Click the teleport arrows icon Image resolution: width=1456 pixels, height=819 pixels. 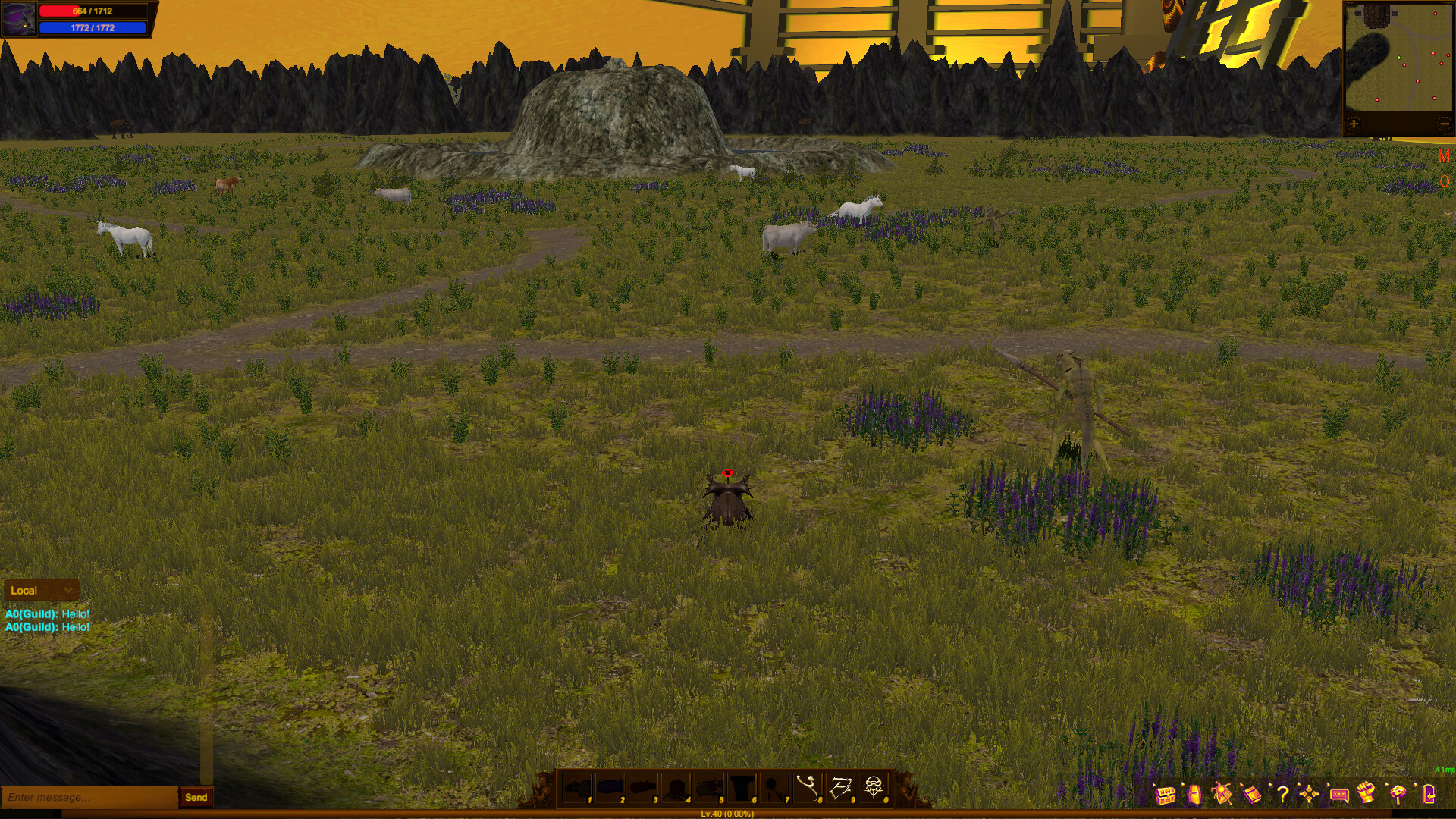coord(1309,795)
